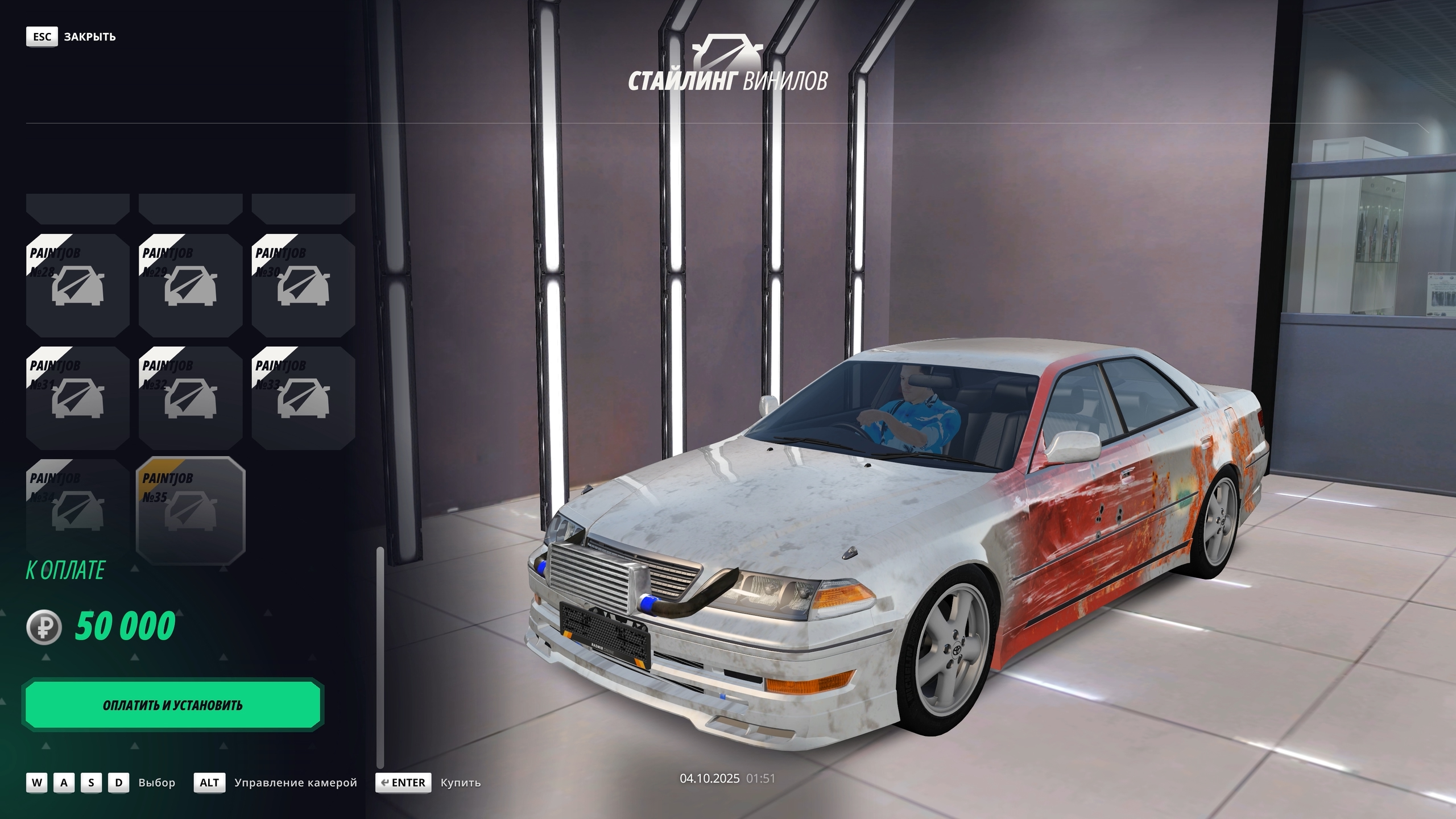Viewport: 1456px width, 819px height.
Task: Pay and install the selected vinyl
Action: (x=173, y=705)
